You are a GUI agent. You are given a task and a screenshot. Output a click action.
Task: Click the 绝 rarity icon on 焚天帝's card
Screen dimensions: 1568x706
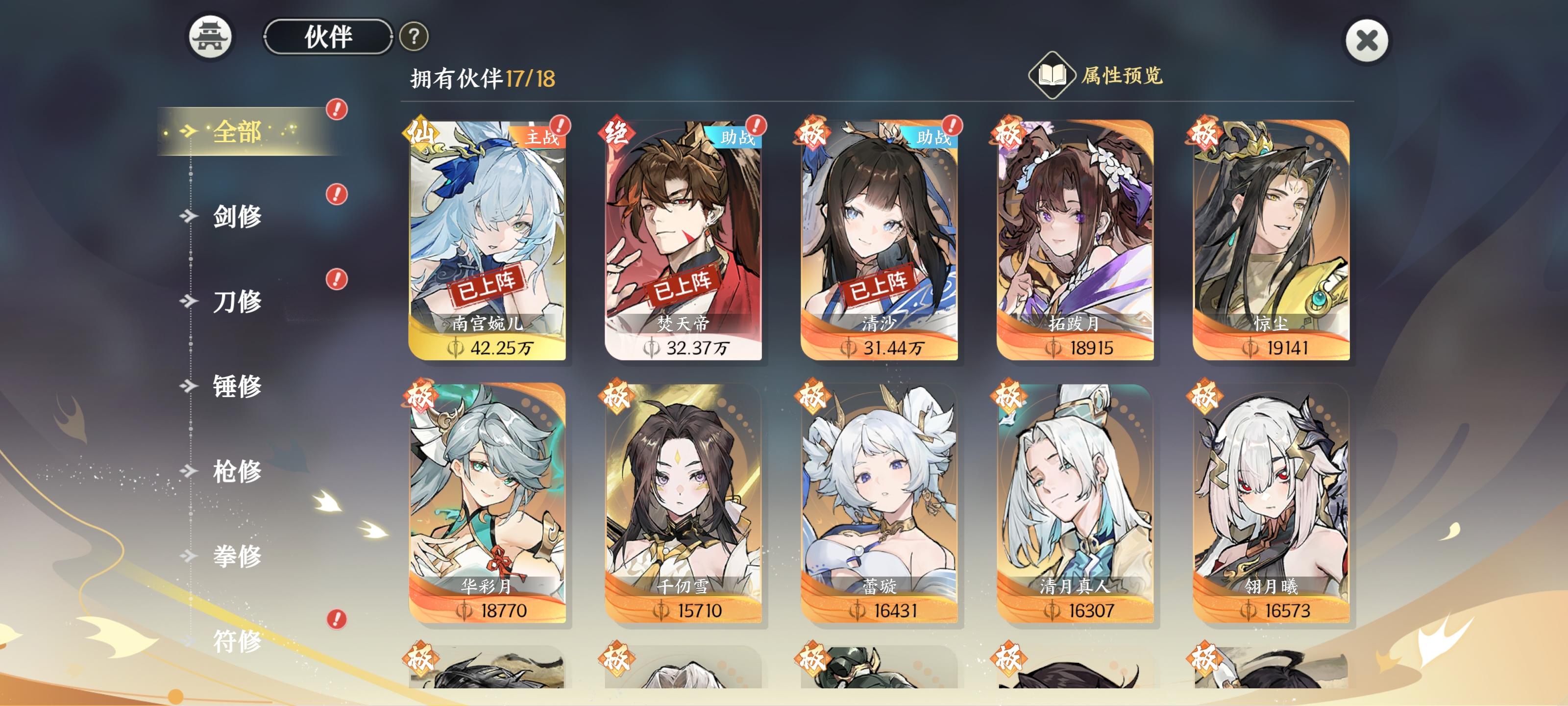point(616,133)
